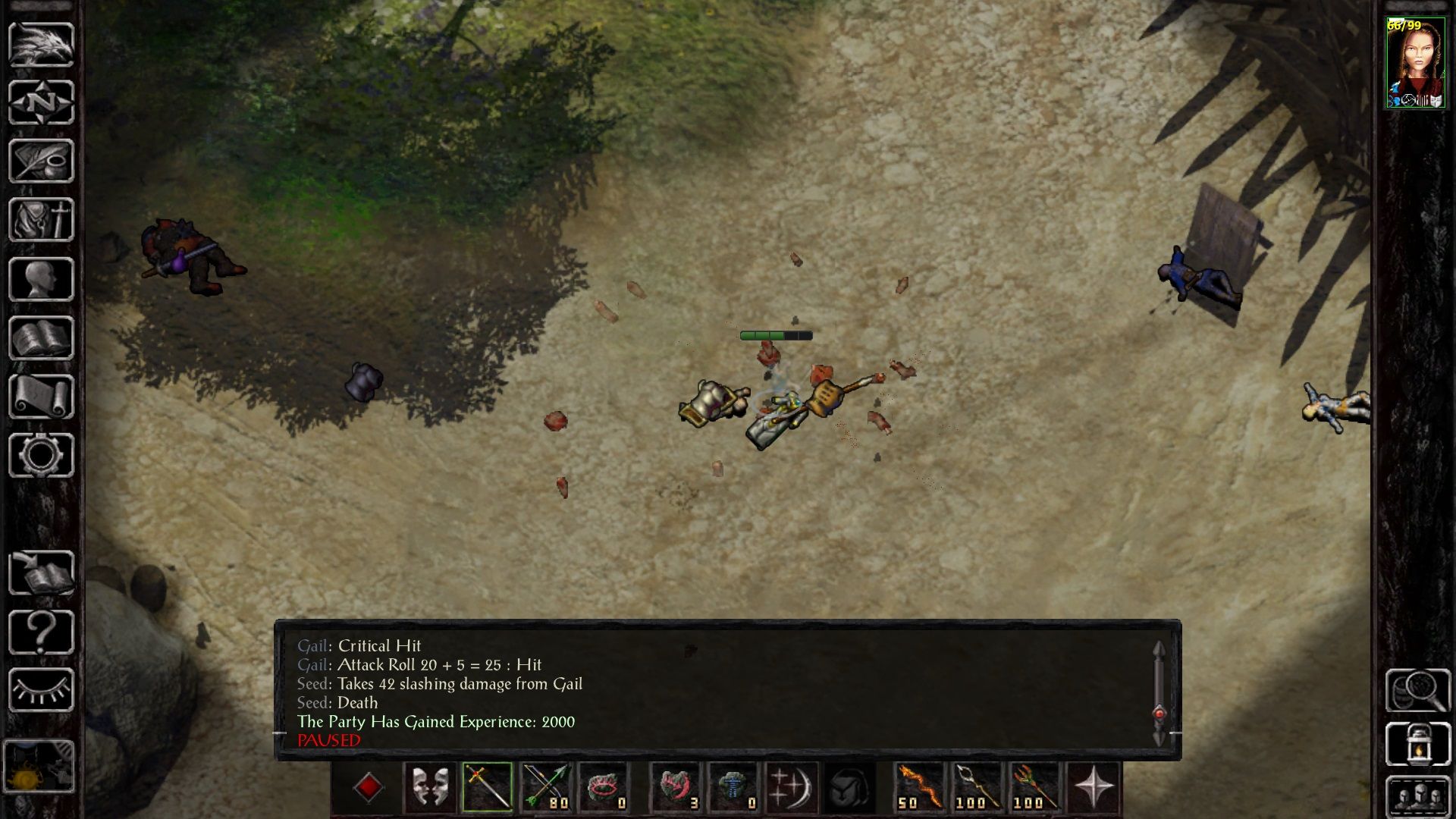Hide the interface with the closed eye icon
Image resolution: width=1456 pixels, height=819 pixels.
41,690
